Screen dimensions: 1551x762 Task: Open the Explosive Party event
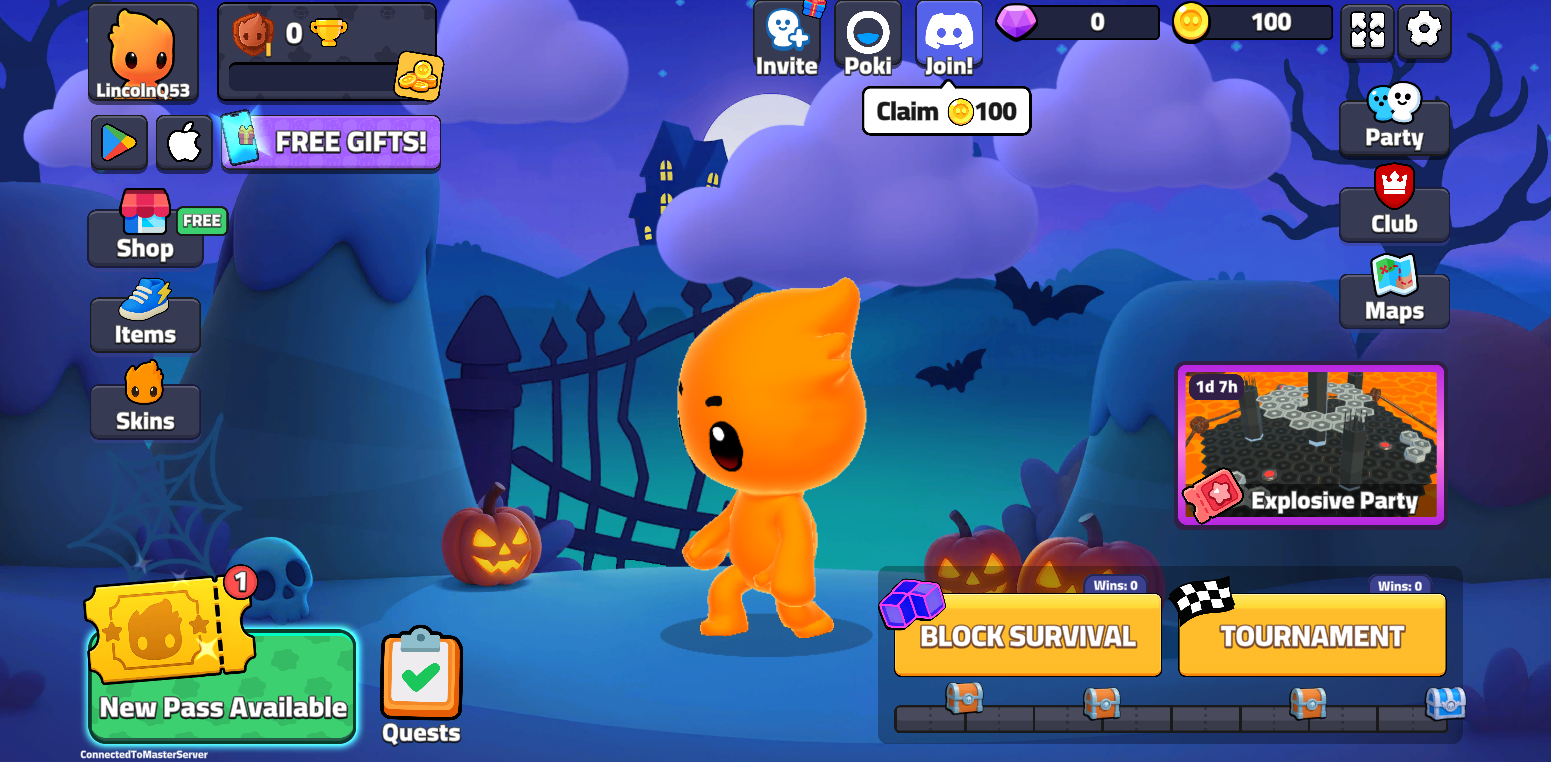pyautogui.click(x=1310, y=443)
